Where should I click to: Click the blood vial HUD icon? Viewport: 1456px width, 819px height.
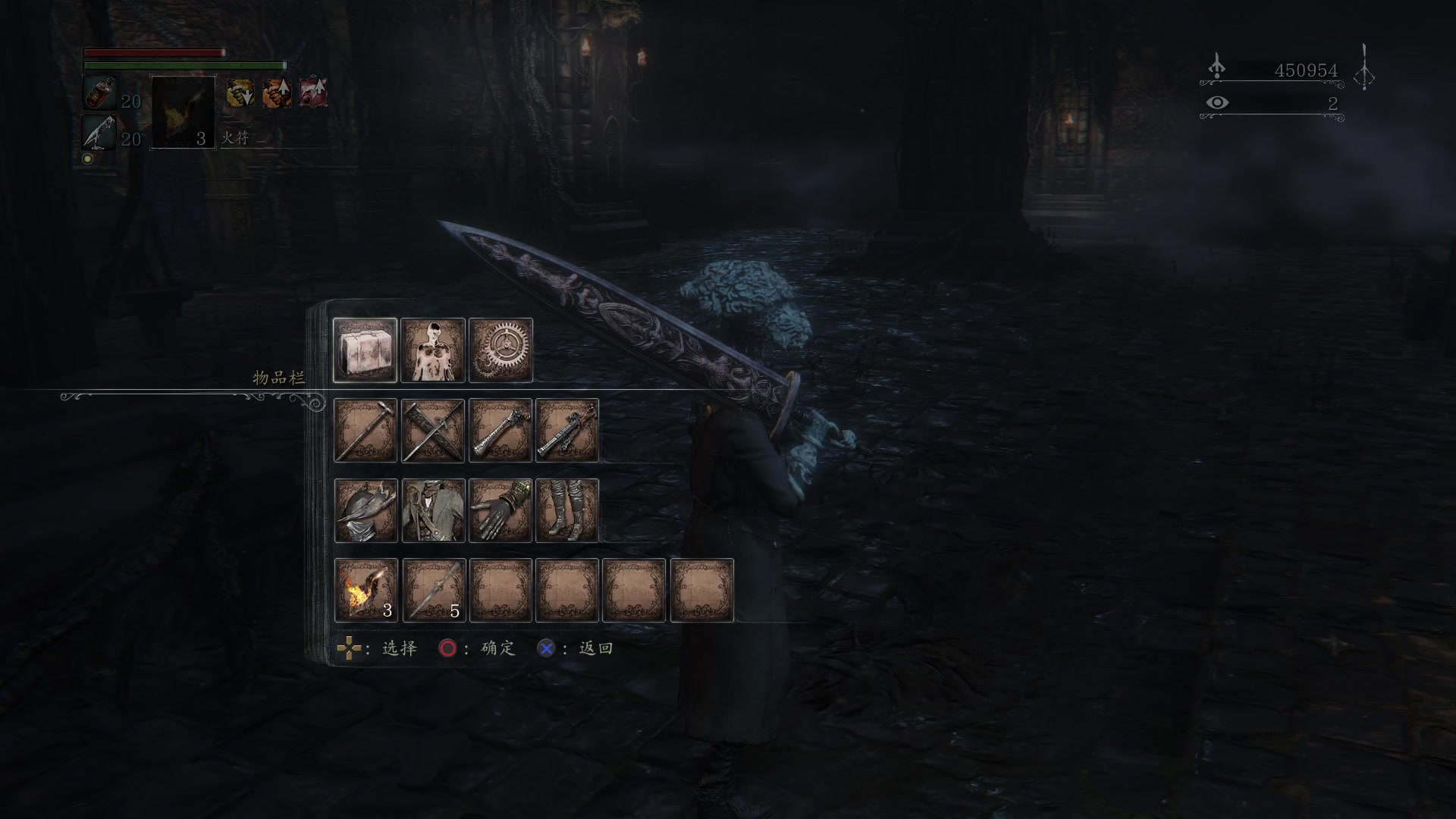click(x=100, y=93)
